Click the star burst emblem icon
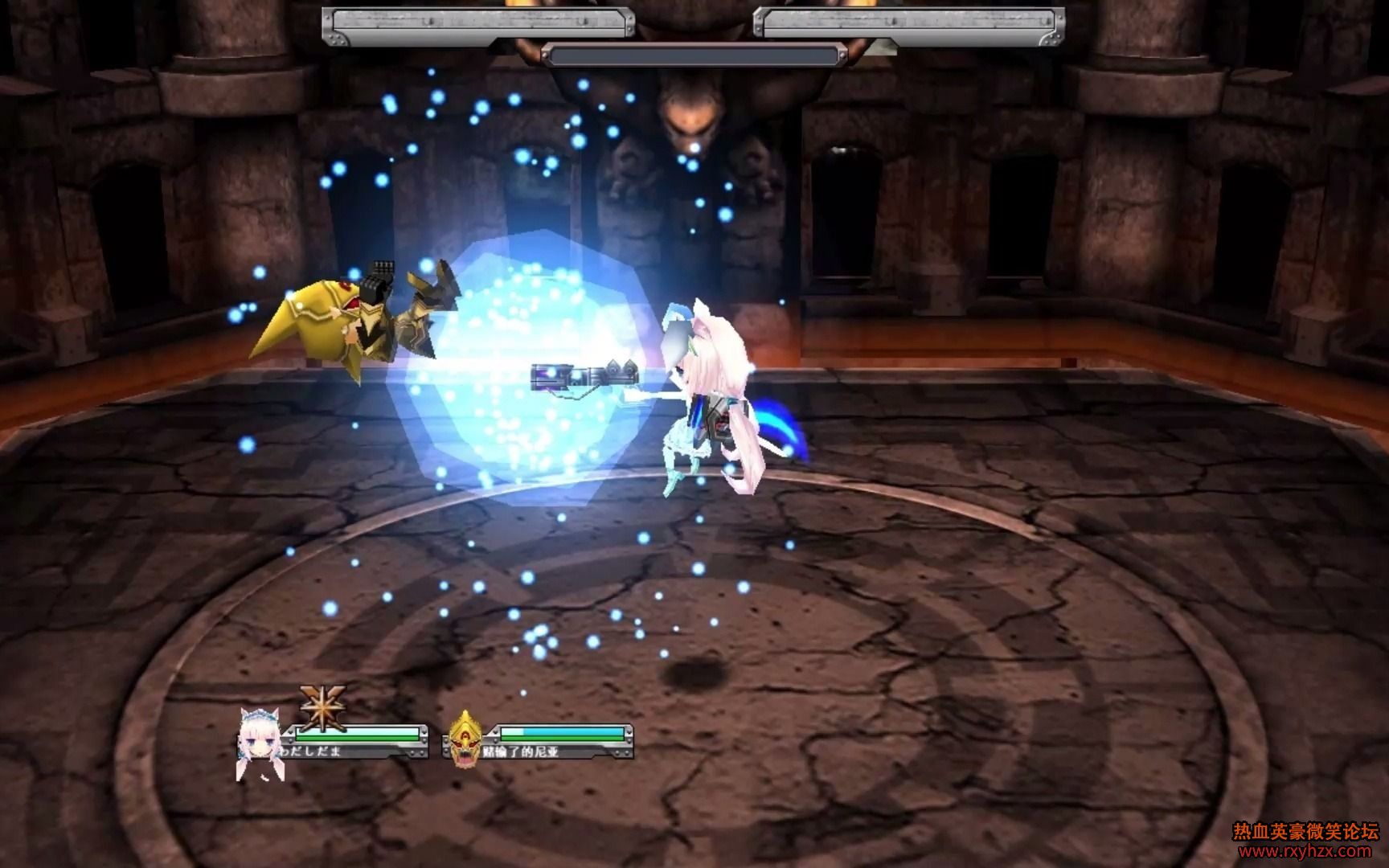 click(322, 706)
